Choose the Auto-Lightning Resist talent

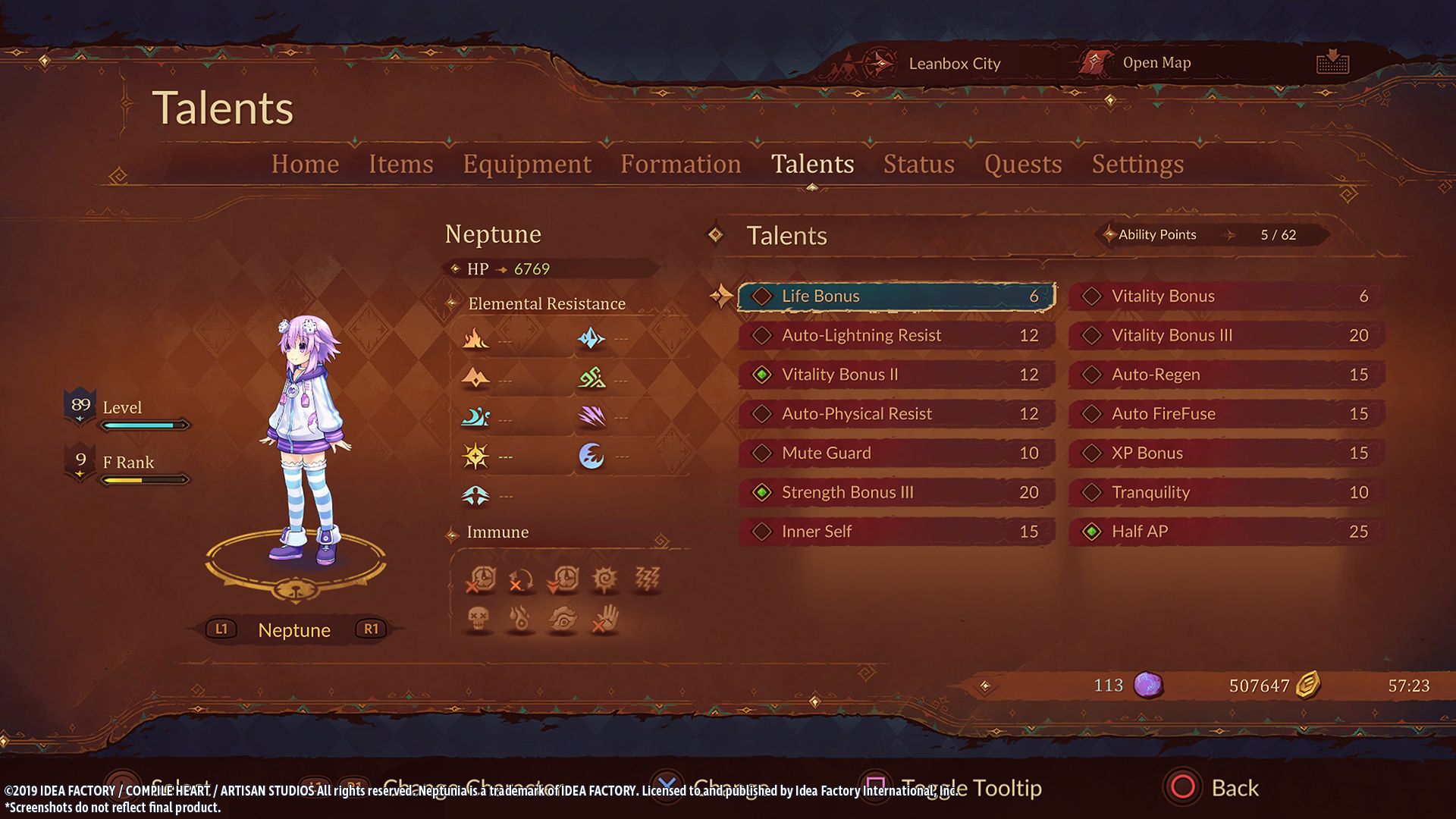(896, 336)
